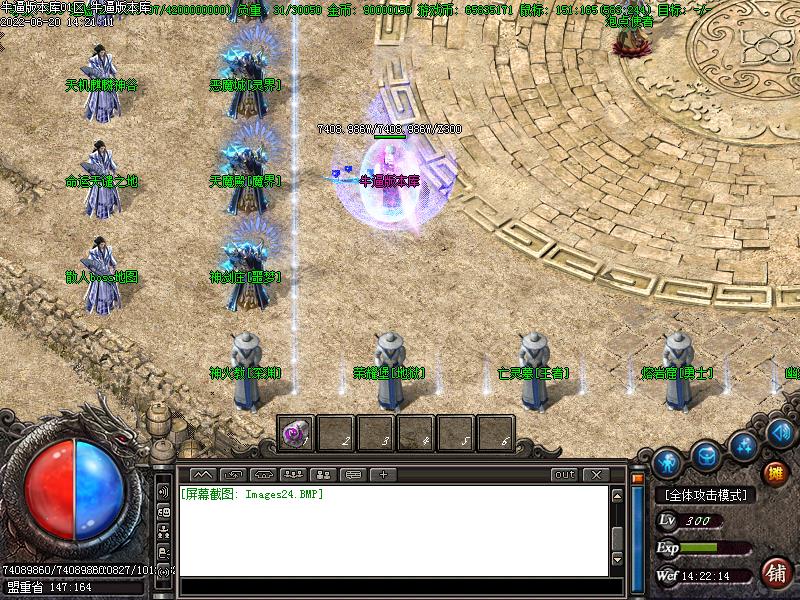This screenshot has width=800, height=600.
Task: Open the red 铺 shop button
Action: tap(774, 573)
